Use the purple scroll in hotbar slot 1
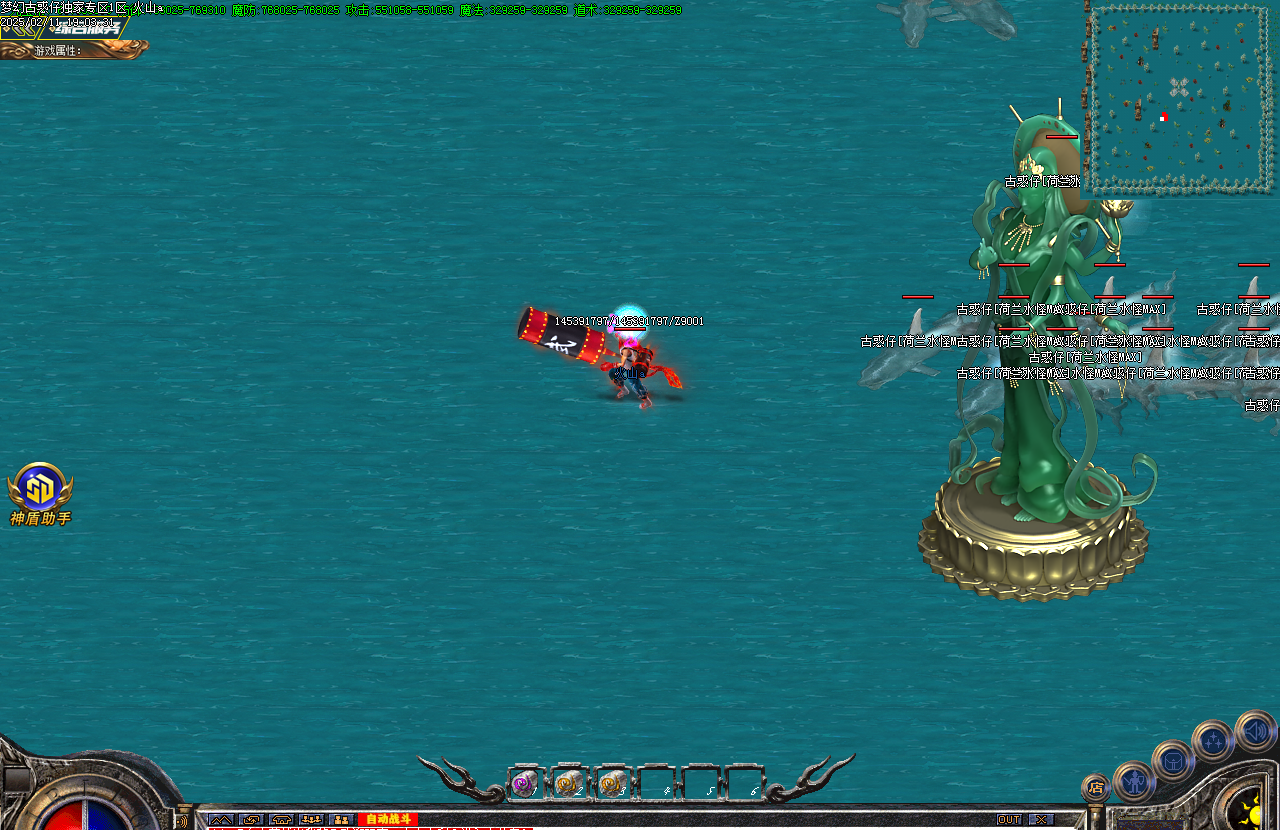 point(525,785)
